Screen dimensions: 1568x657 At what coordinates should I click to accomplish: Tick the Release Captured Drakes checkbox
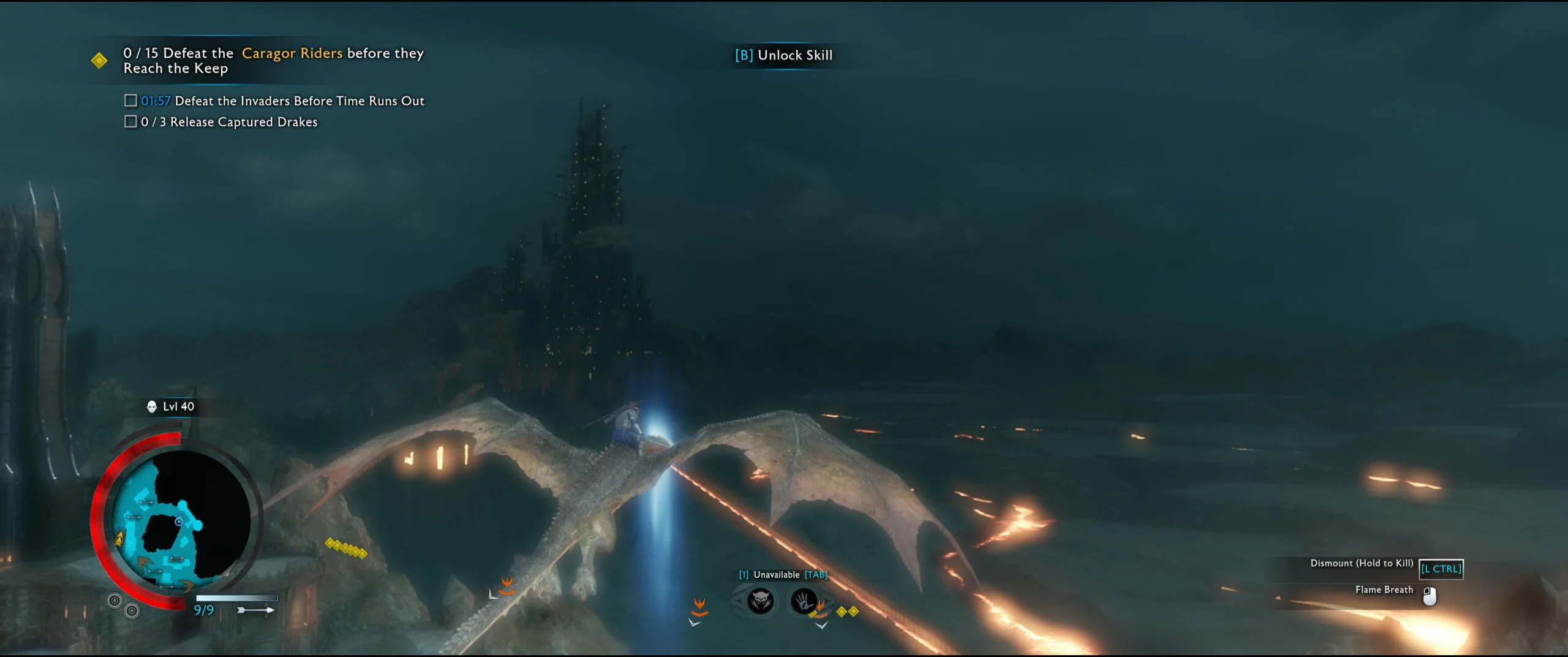pyautogui.click(x=130, y=121)
